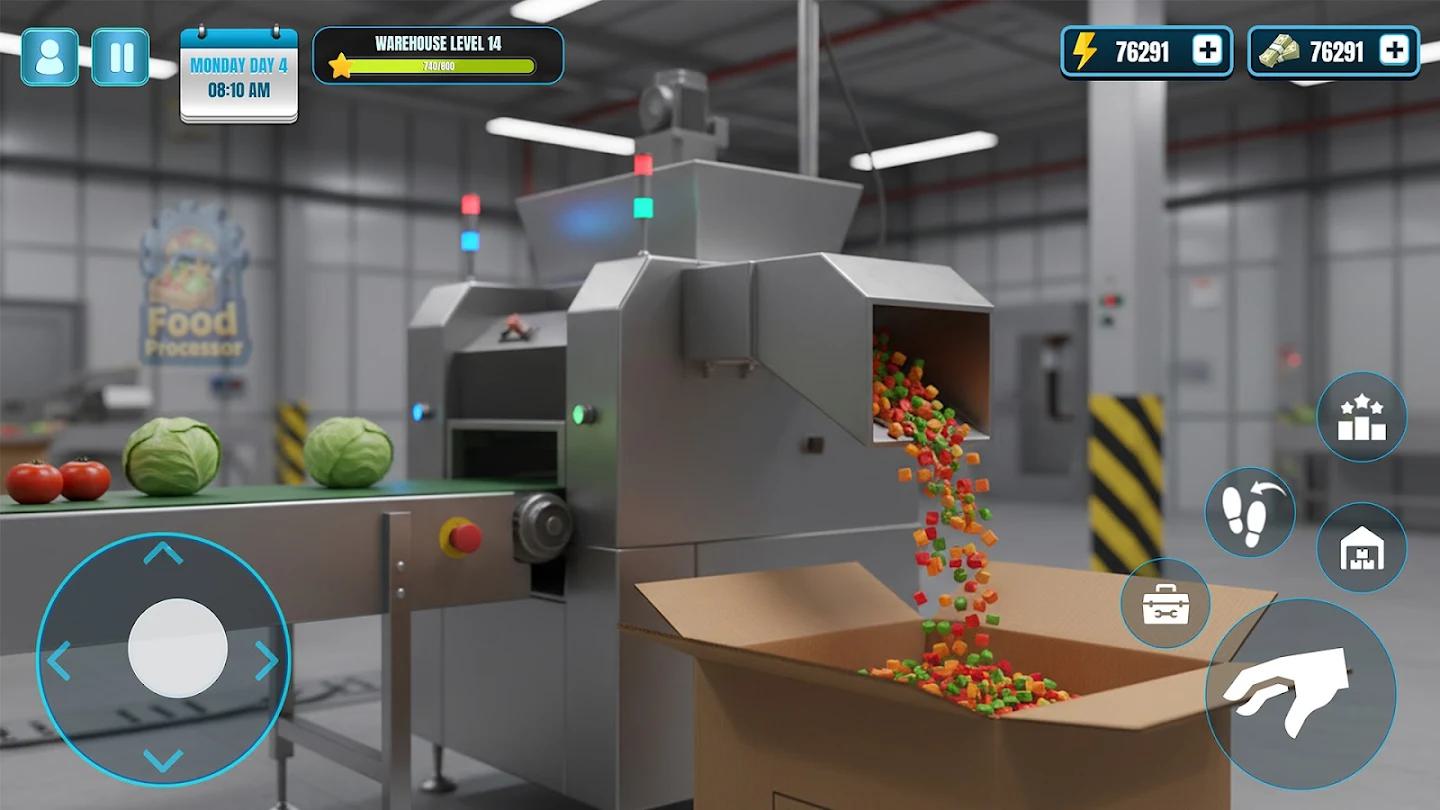Open the player profile button
The height and width of the screenshot is (810, 1440).
tap(49, 57)
